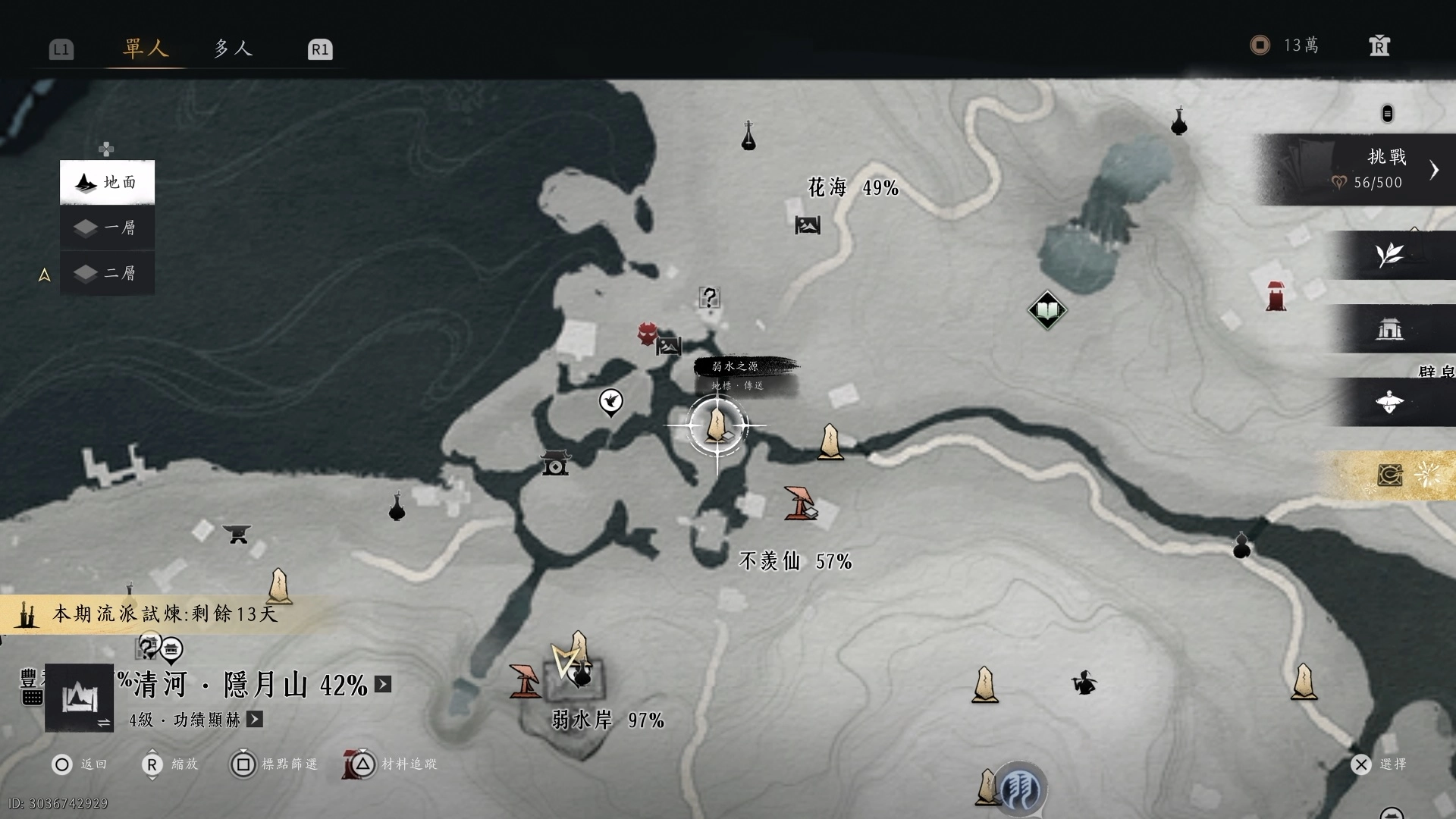Expand the 清河·隱月山 42% region details
Screen dimensions: 1456x819
coord(383,685)
